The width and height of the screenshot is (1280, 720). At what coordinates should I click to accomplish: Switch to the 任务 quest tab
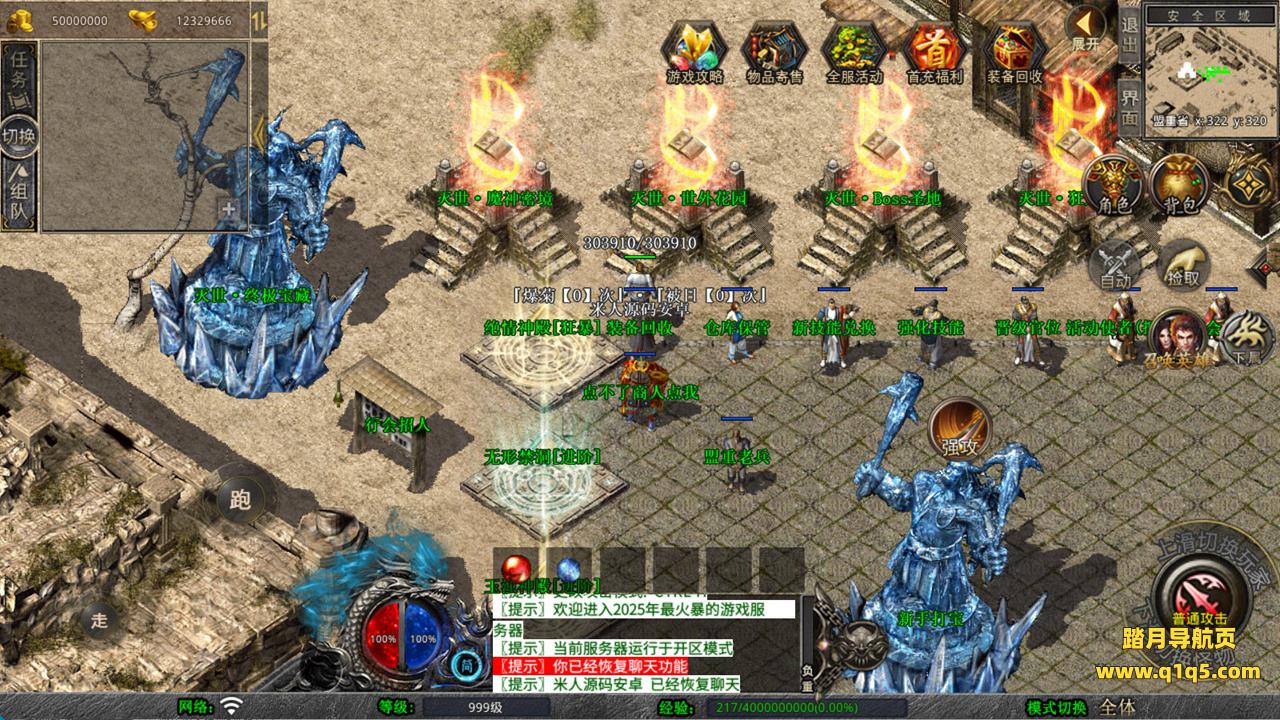coord(19,80)
